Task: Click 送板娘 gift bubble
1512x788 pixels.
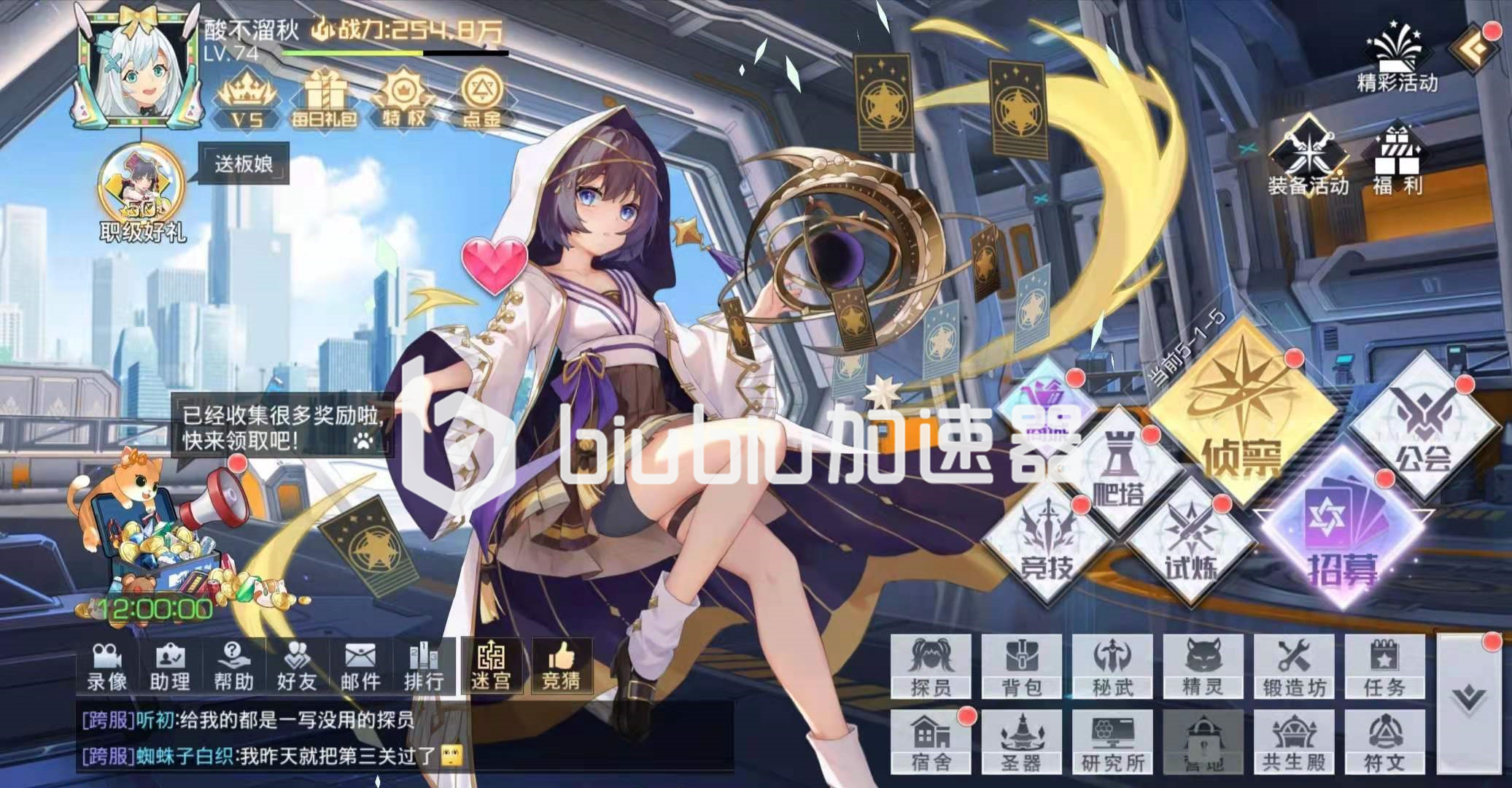Action: [x=246, y=162]
